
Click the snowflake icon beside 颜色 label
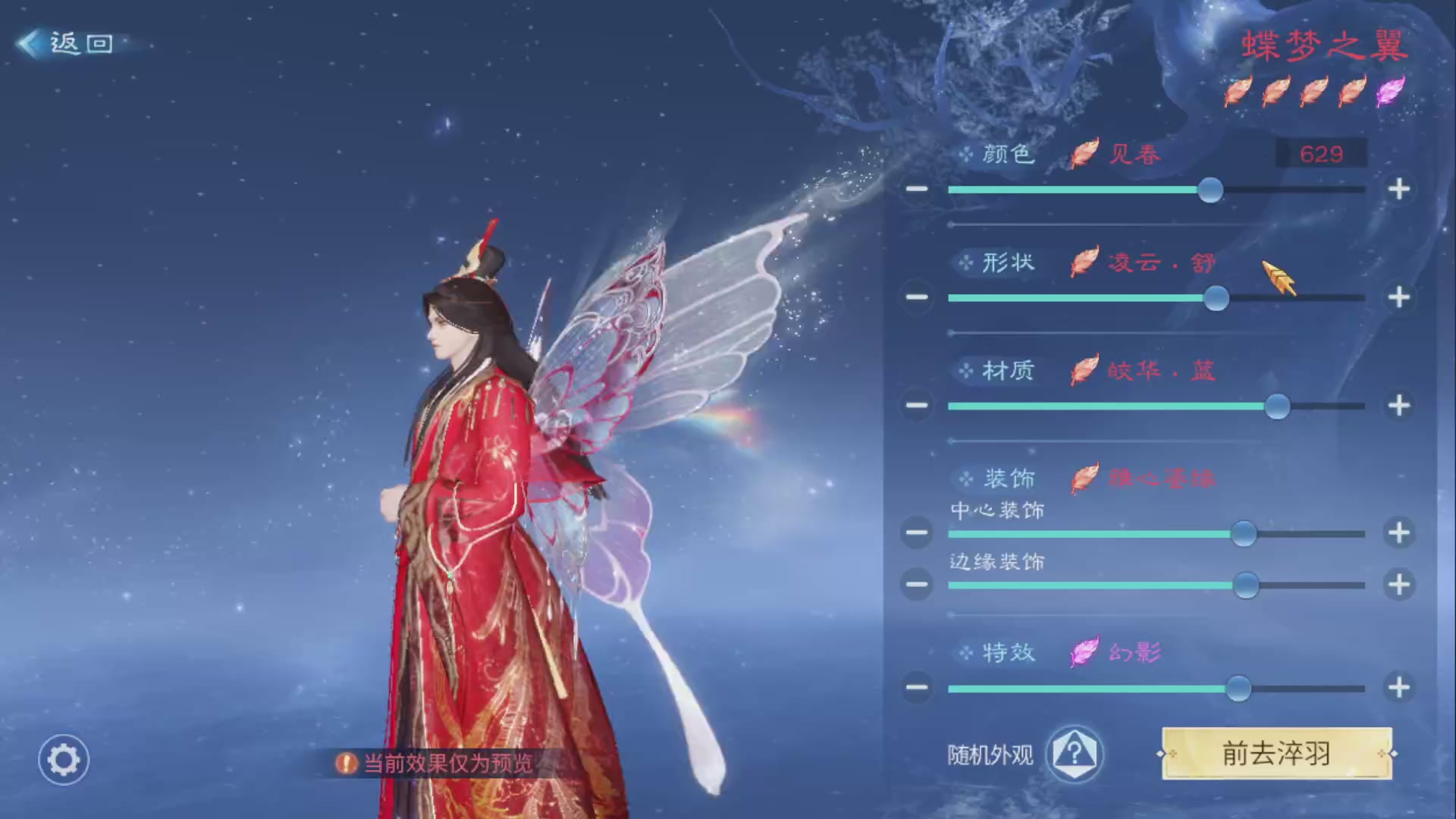(x=965, y=153)
